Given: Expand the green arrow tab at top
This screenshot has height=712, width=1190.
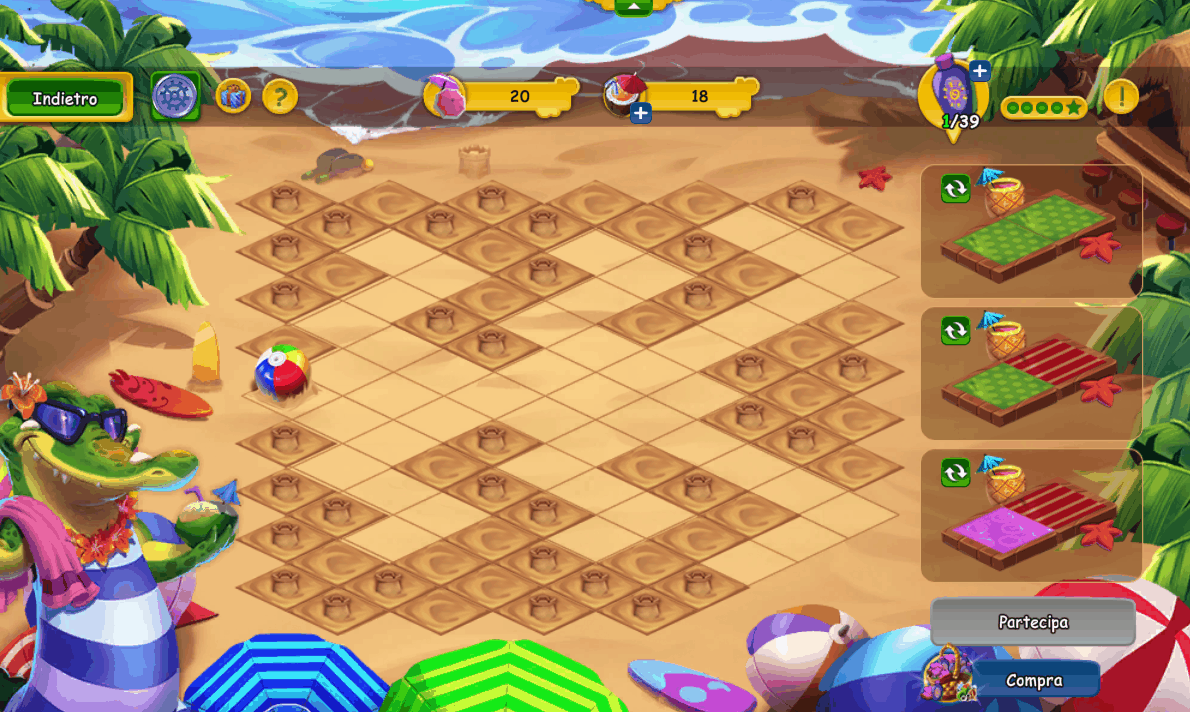Looking at the screenshot, I should [633, 6].
